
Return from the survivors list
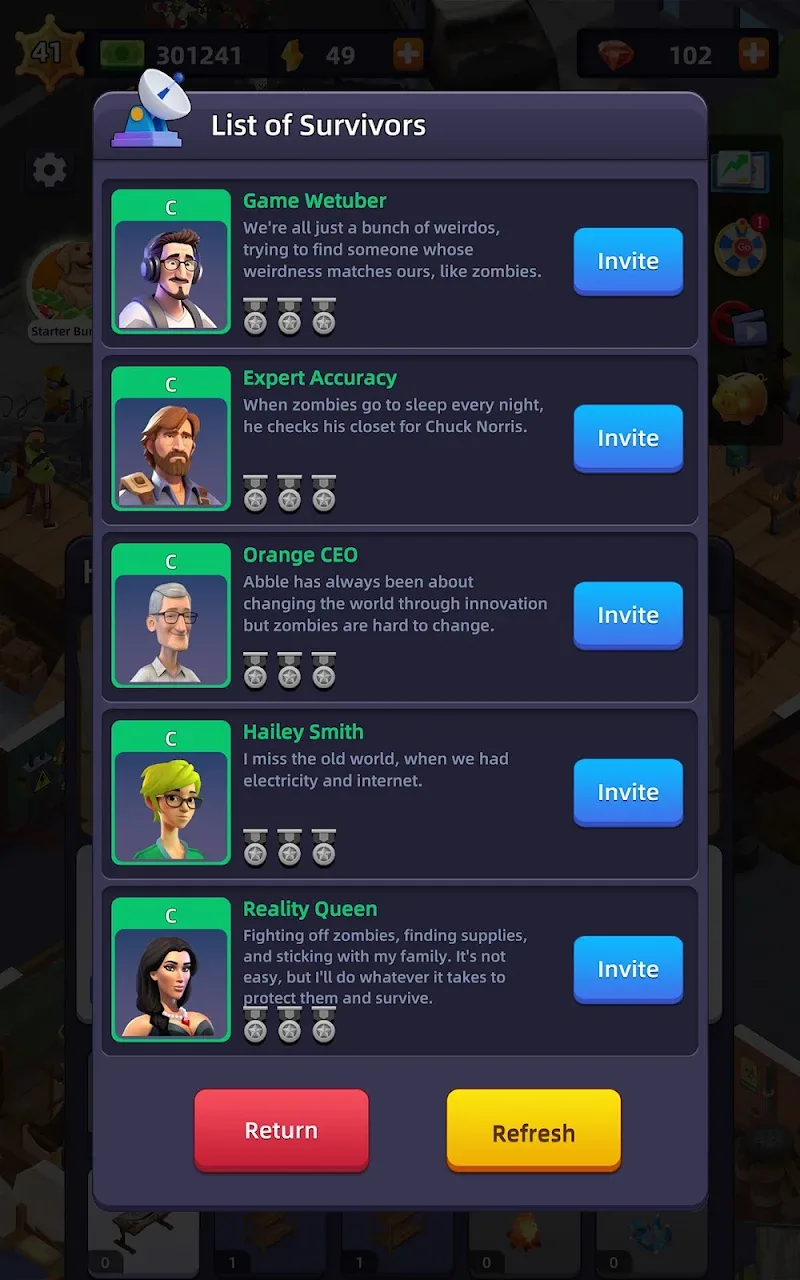281,1130
